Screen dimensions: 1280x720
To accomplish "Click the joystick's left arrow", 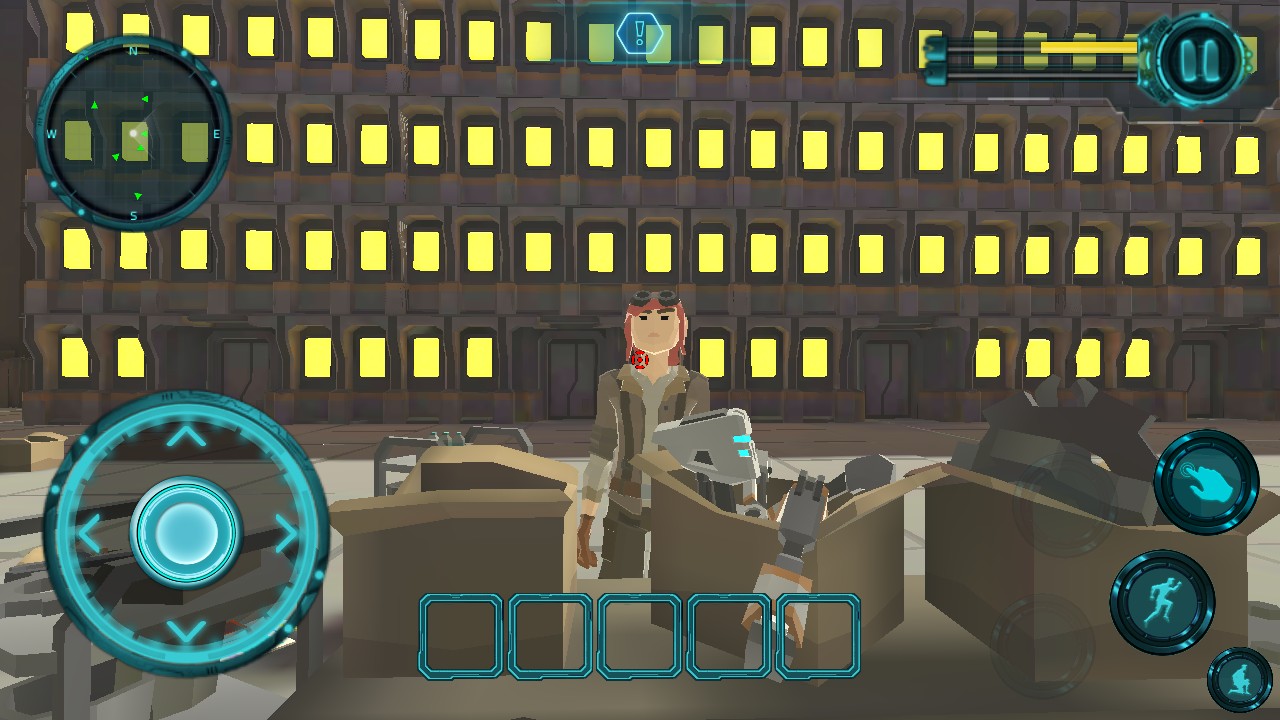I will [91, 534].
